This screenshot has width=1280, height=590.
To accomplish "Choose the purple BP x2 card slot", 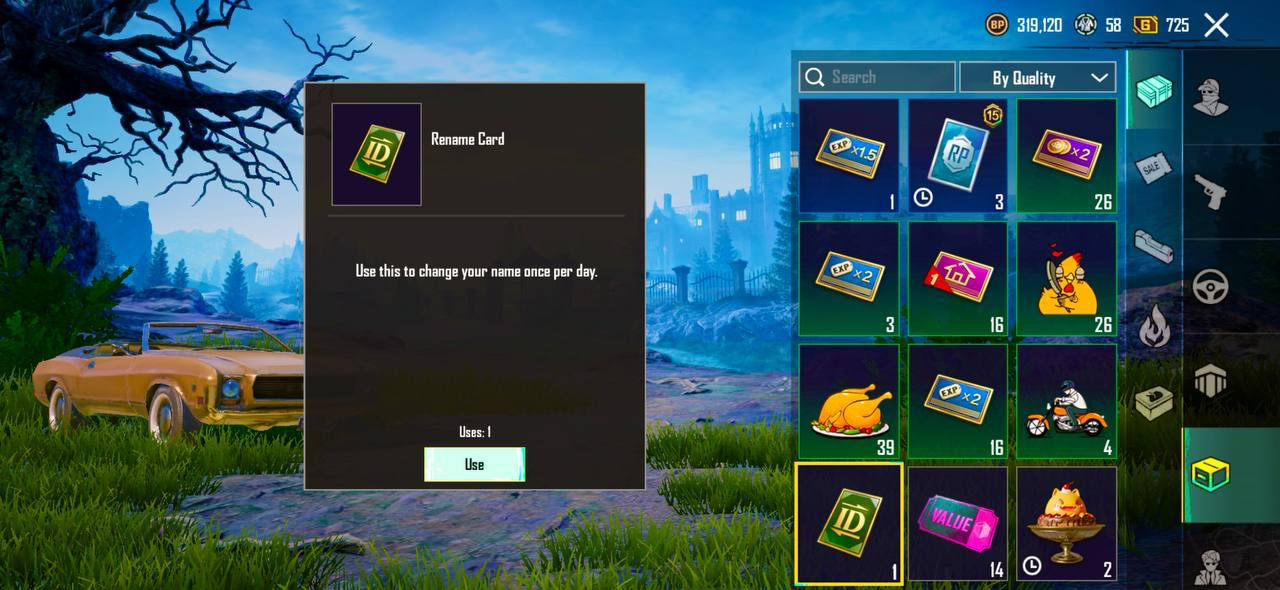I will pyautogui.click(x=1067, y=156).
